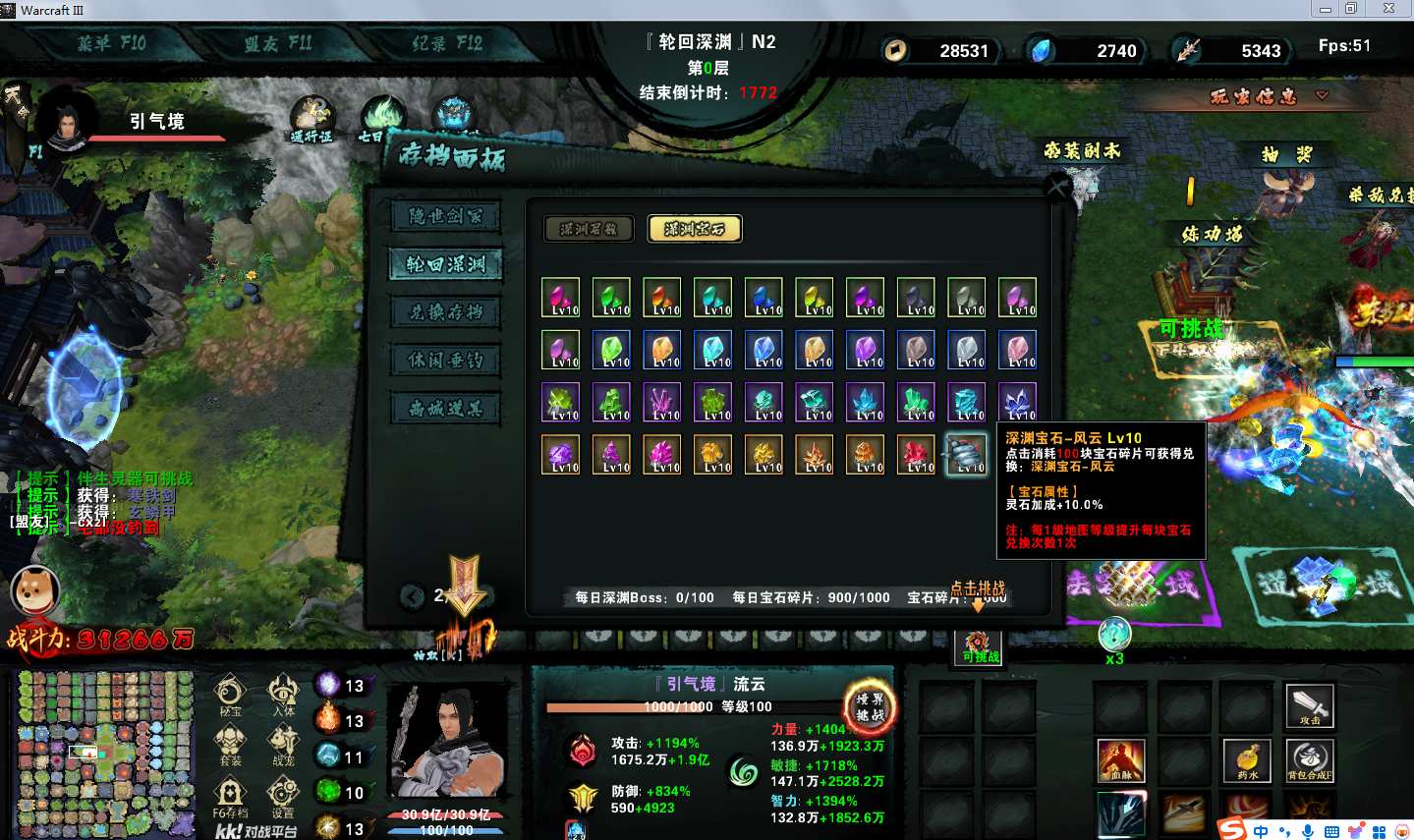This screenshot has height=840, width=1414.
Task: Open the 背包合成 bag crafting button
Action: pos(1310,759)
